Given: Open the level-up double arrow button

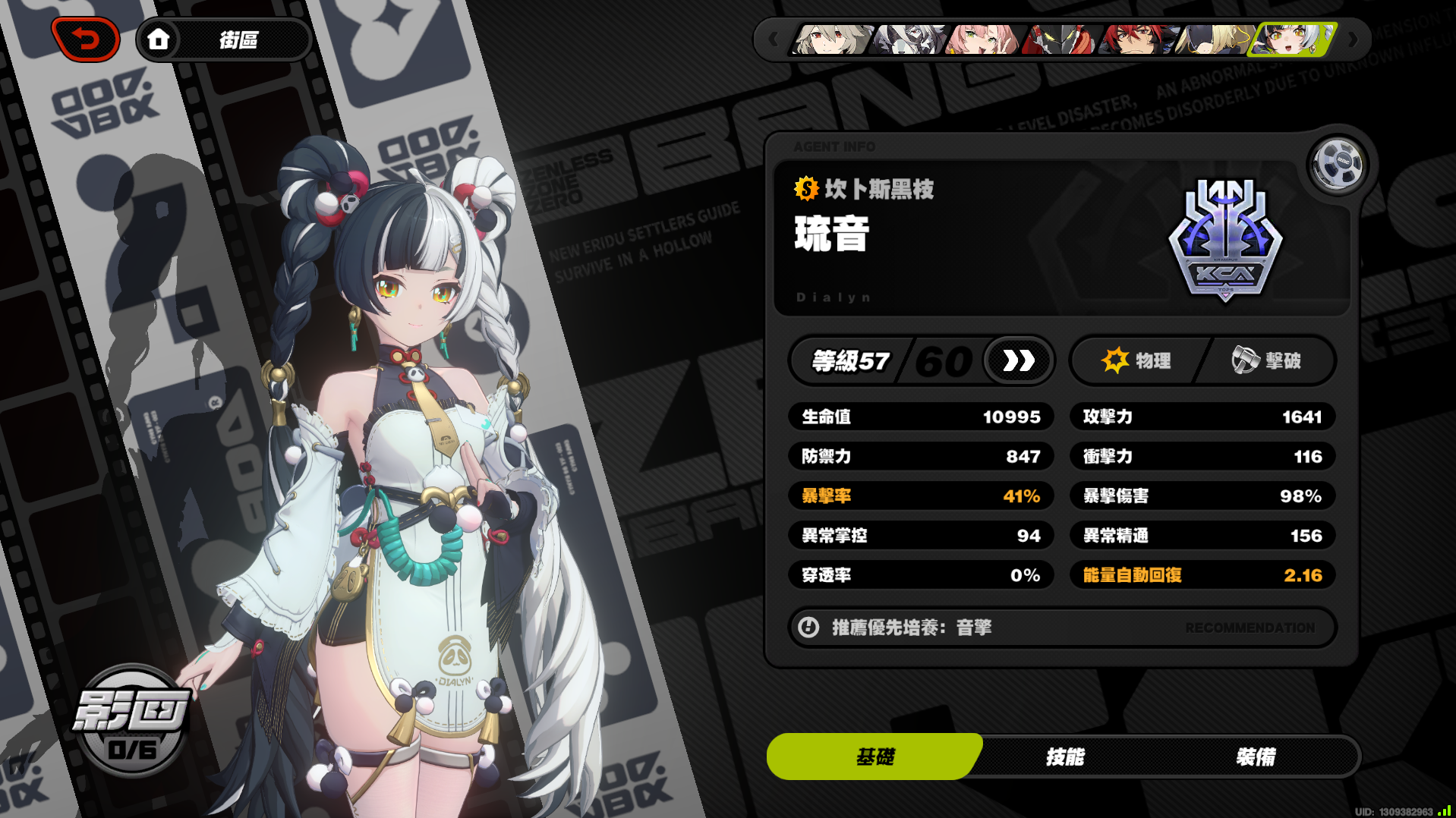Looking at the screenshot, I should pyautogui.click(x=1018, y=360).
